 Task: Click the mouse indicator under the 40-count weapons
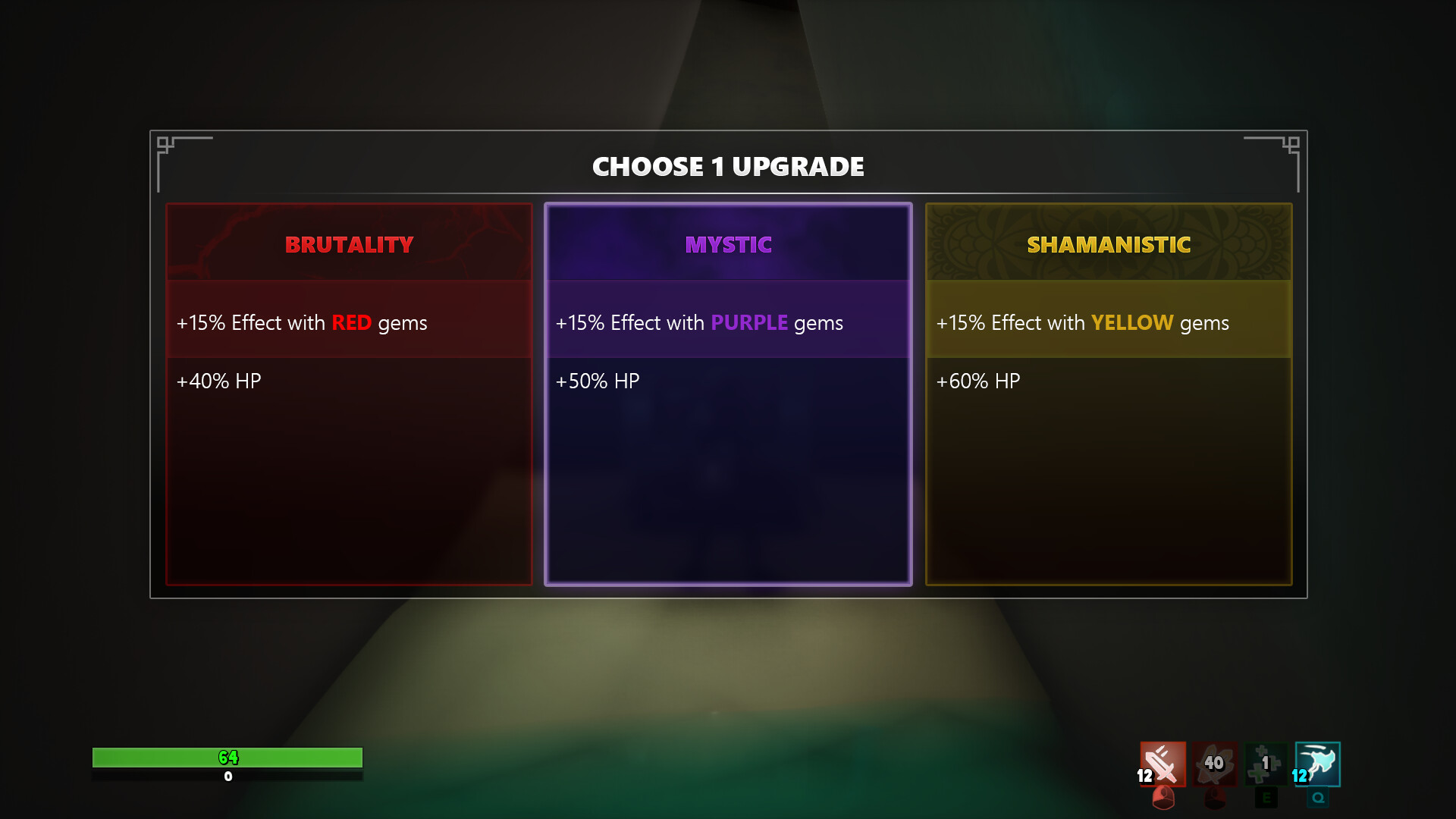tap(1213, 799)
